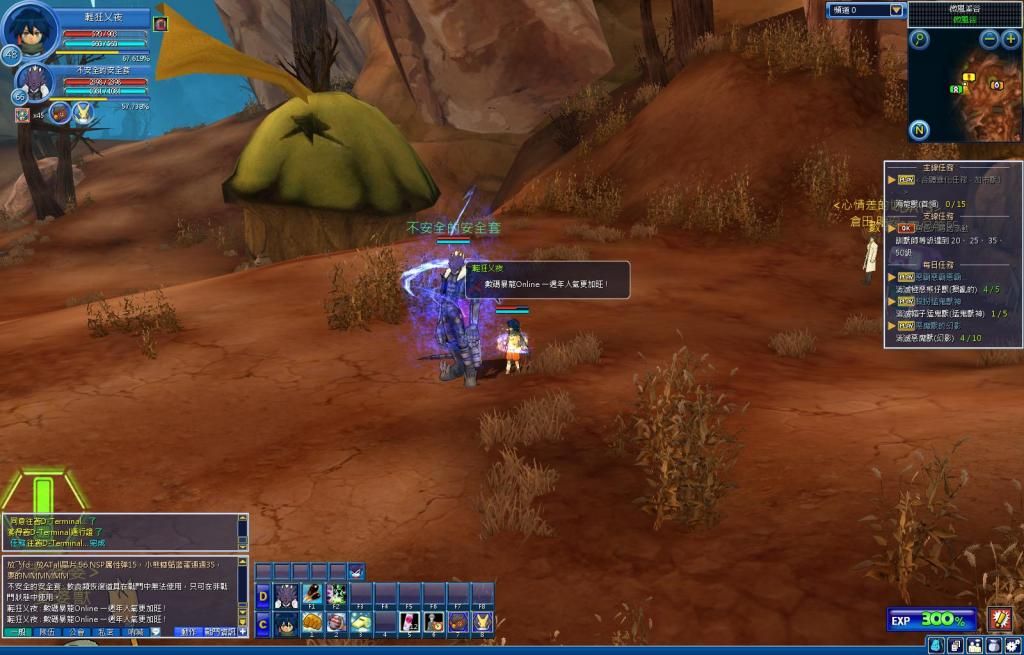
Task: Activate the F1 Digimon skill icon
Action: (x=312, y=597)
